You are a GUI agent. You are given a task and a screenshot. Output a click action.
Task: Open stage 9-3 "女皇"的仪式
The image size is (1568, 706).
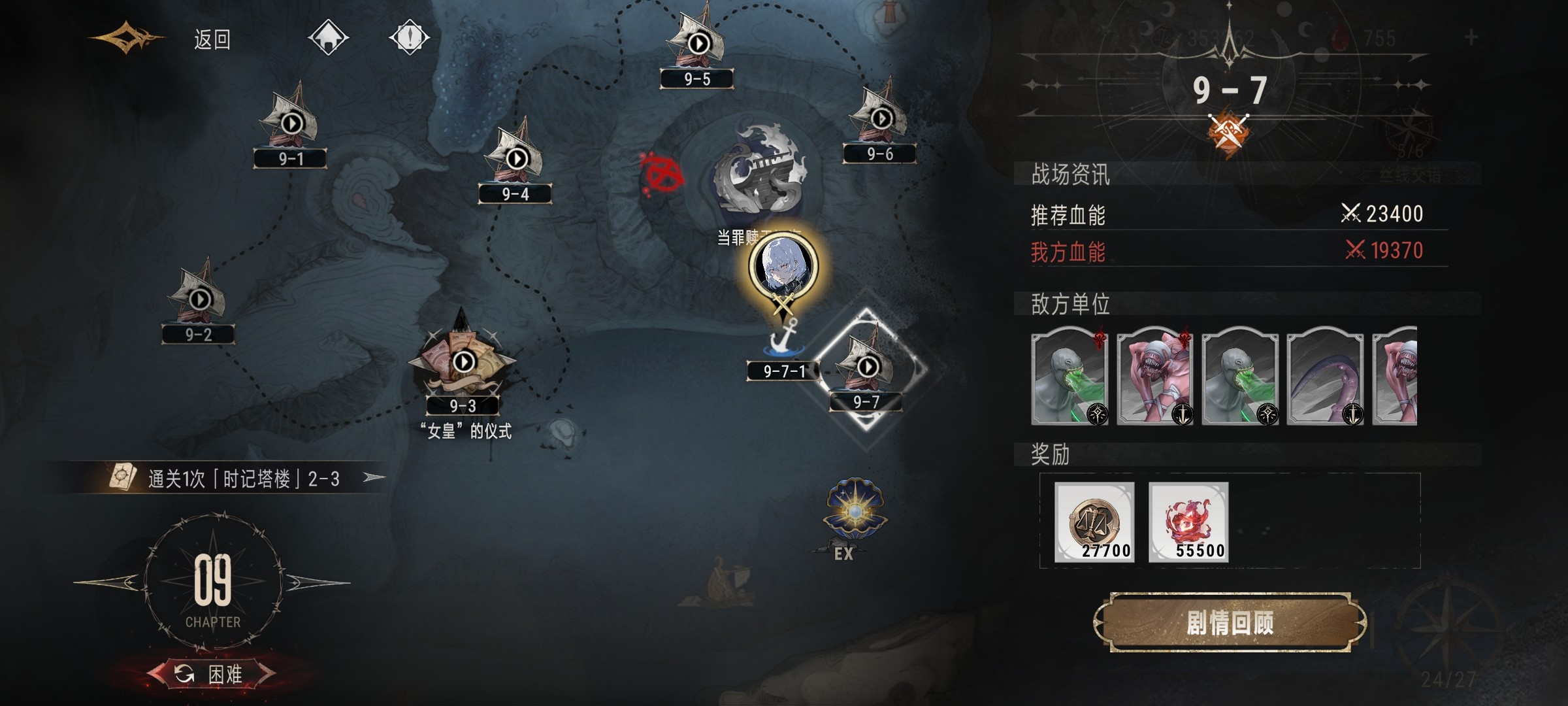(x=463, y=363)
